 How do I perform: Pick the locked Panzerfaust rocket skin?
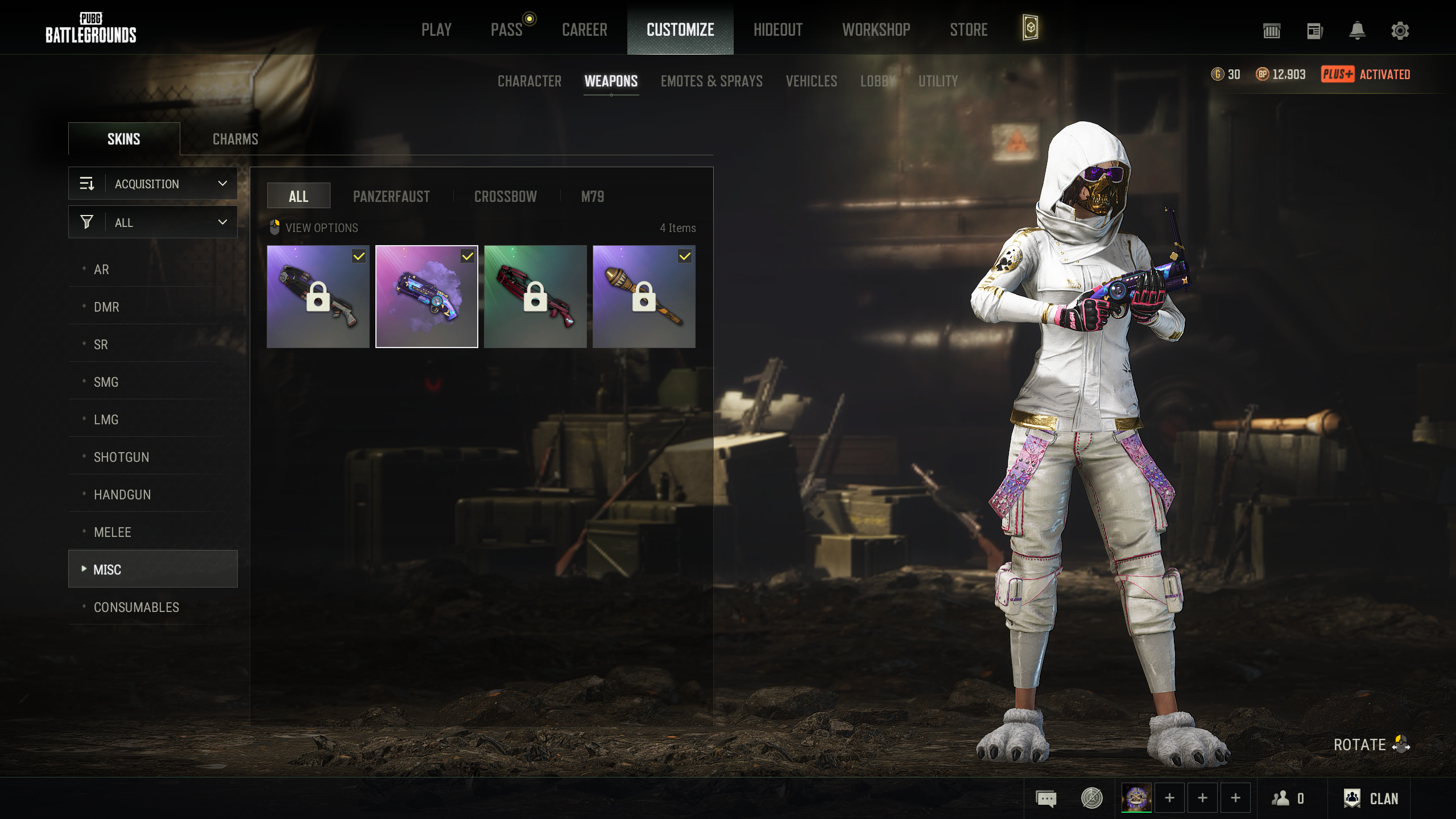pos(643,296)
